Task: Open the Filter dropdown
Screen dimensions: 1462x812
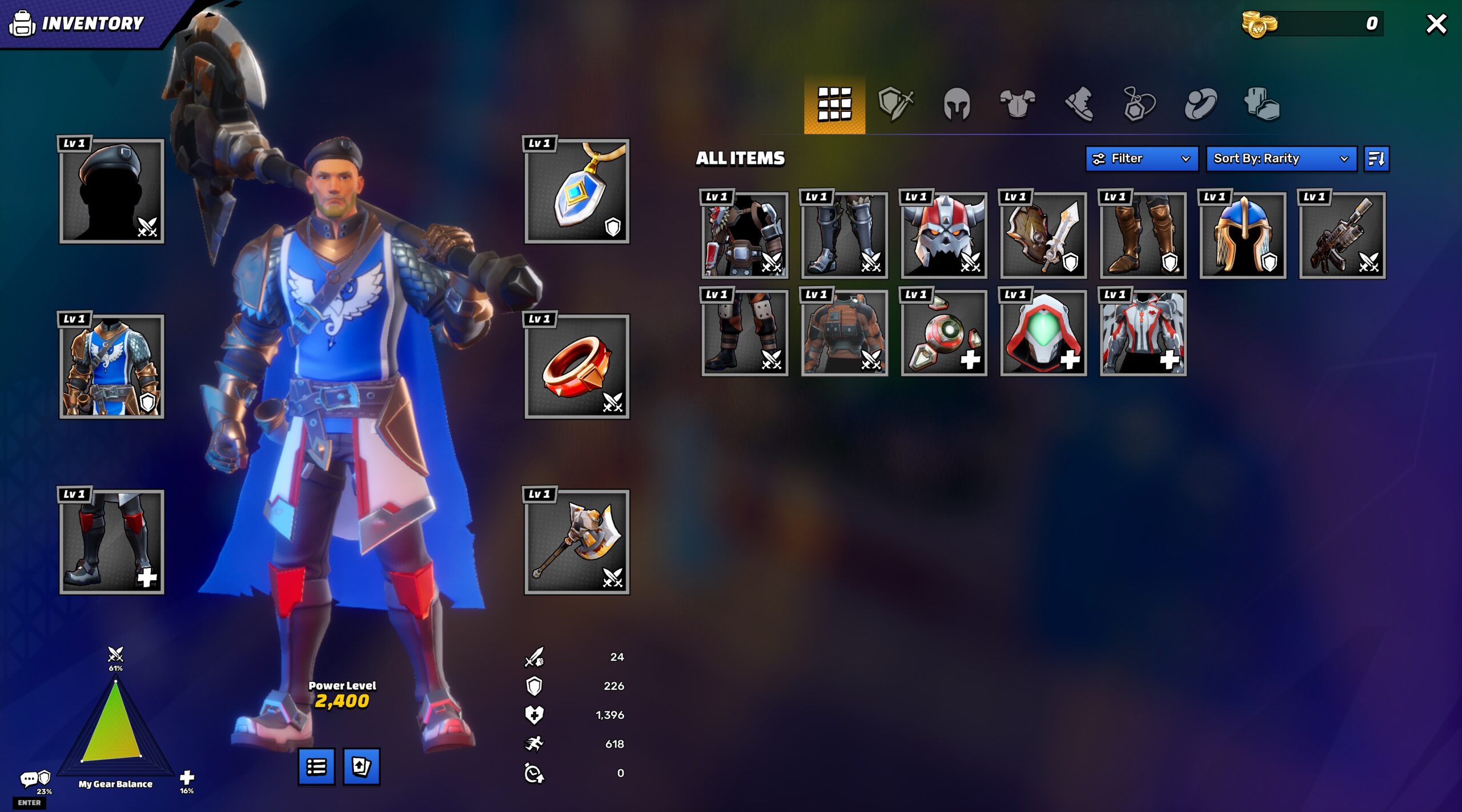Action: coord(1141,159)
